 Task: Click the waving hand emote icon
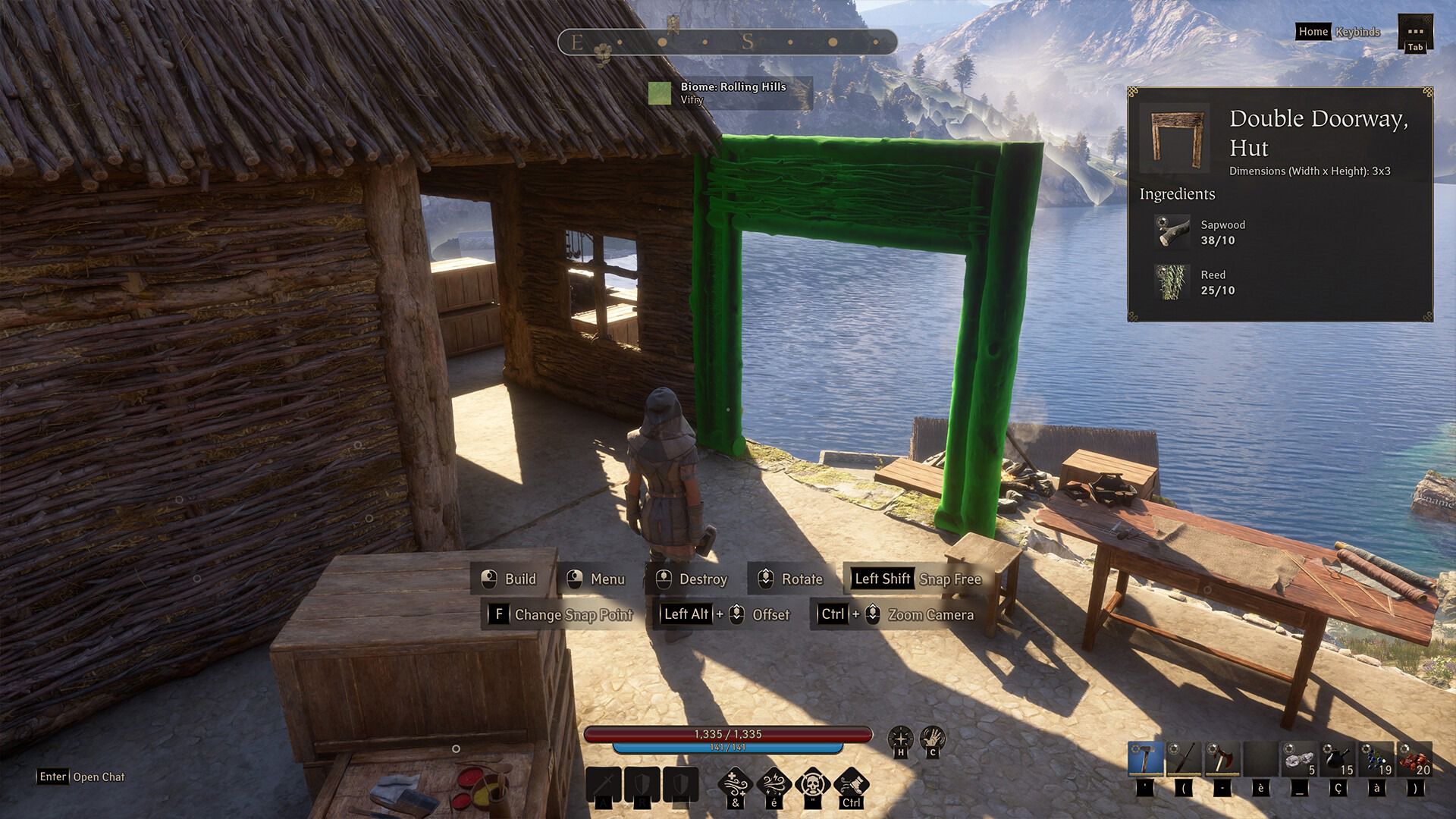932,738
